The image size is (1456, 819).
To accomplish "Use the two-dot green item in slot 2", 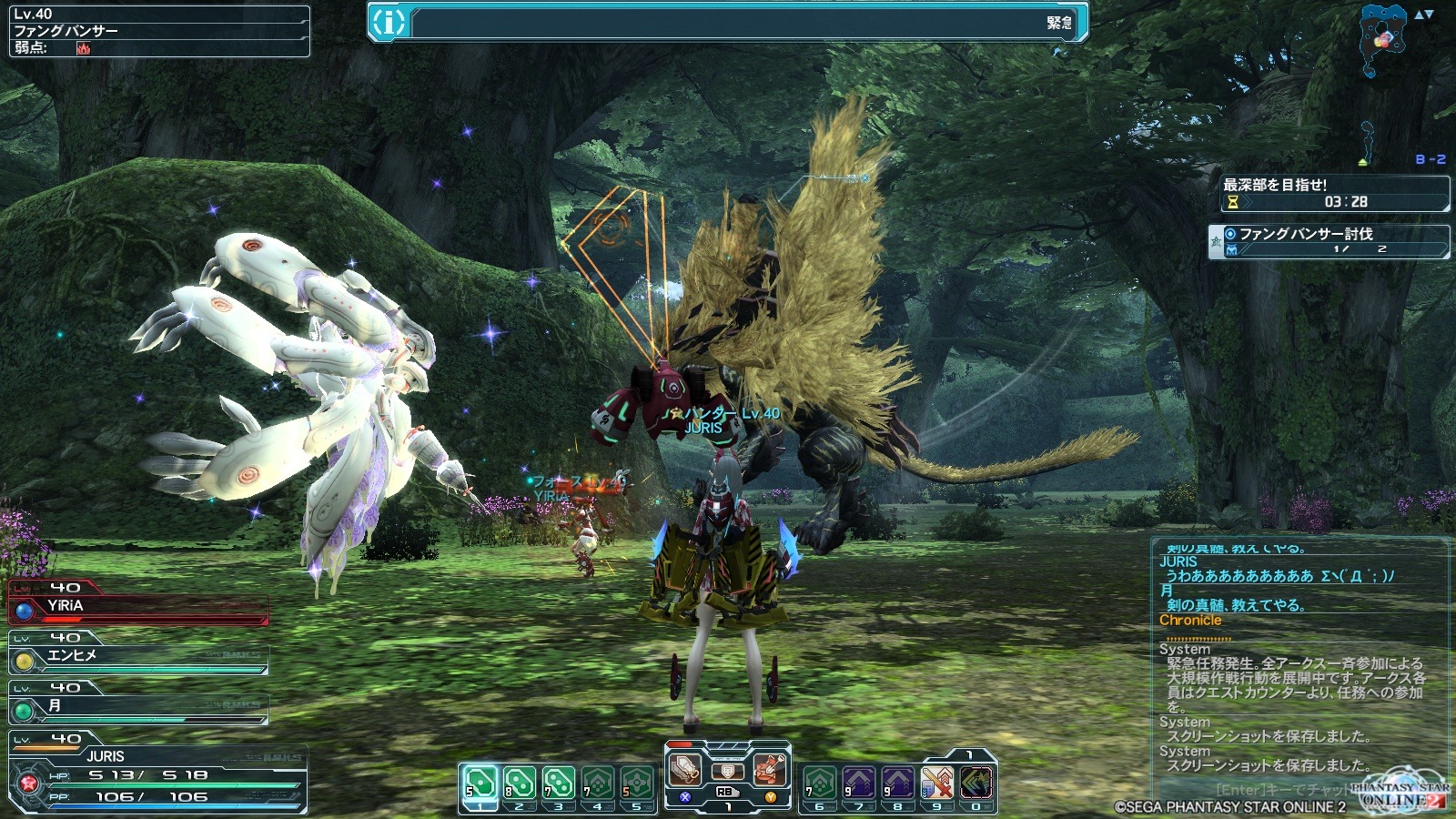I will point(519,783).
